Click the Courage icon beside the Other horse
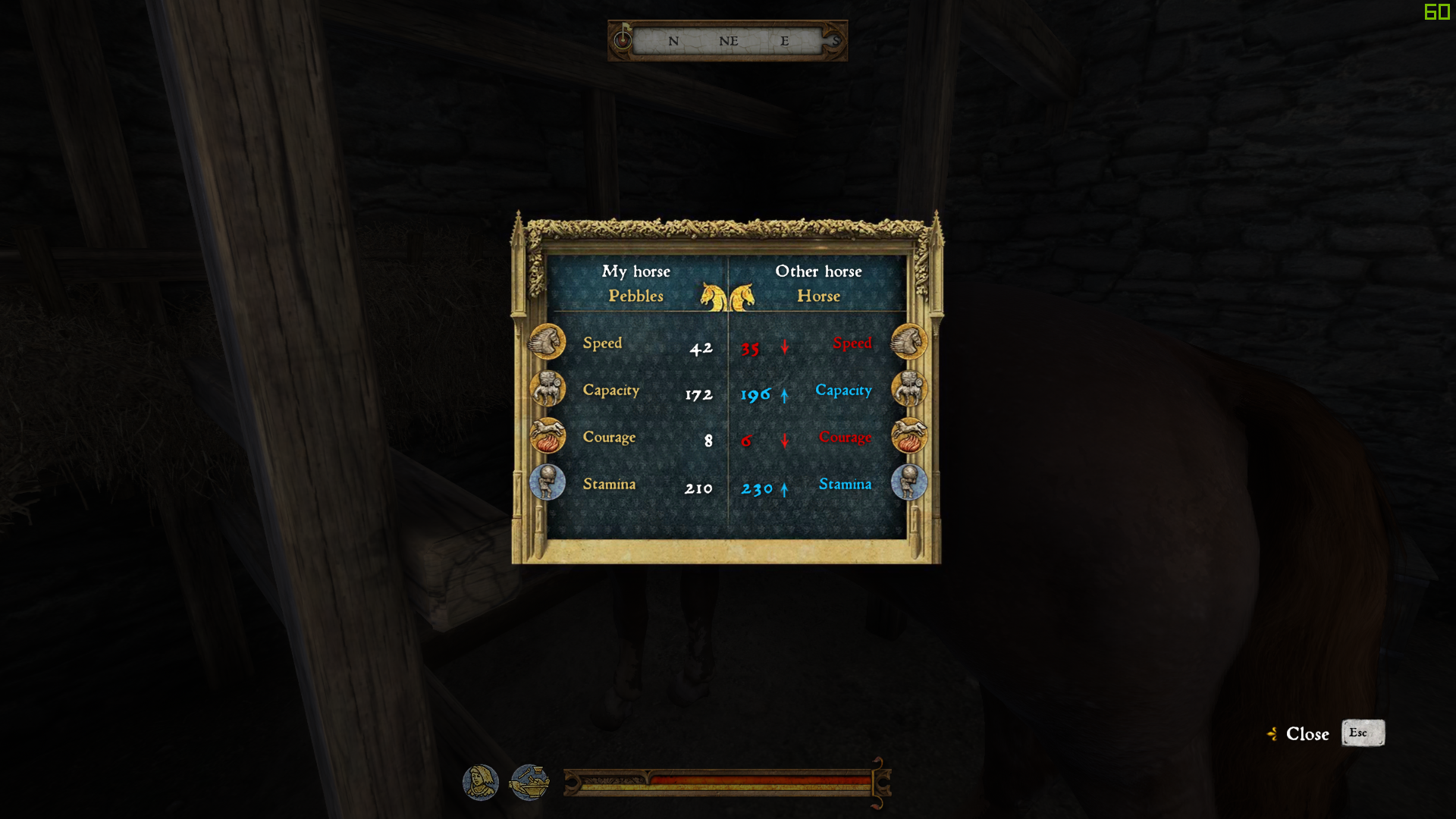 (908, 435)
